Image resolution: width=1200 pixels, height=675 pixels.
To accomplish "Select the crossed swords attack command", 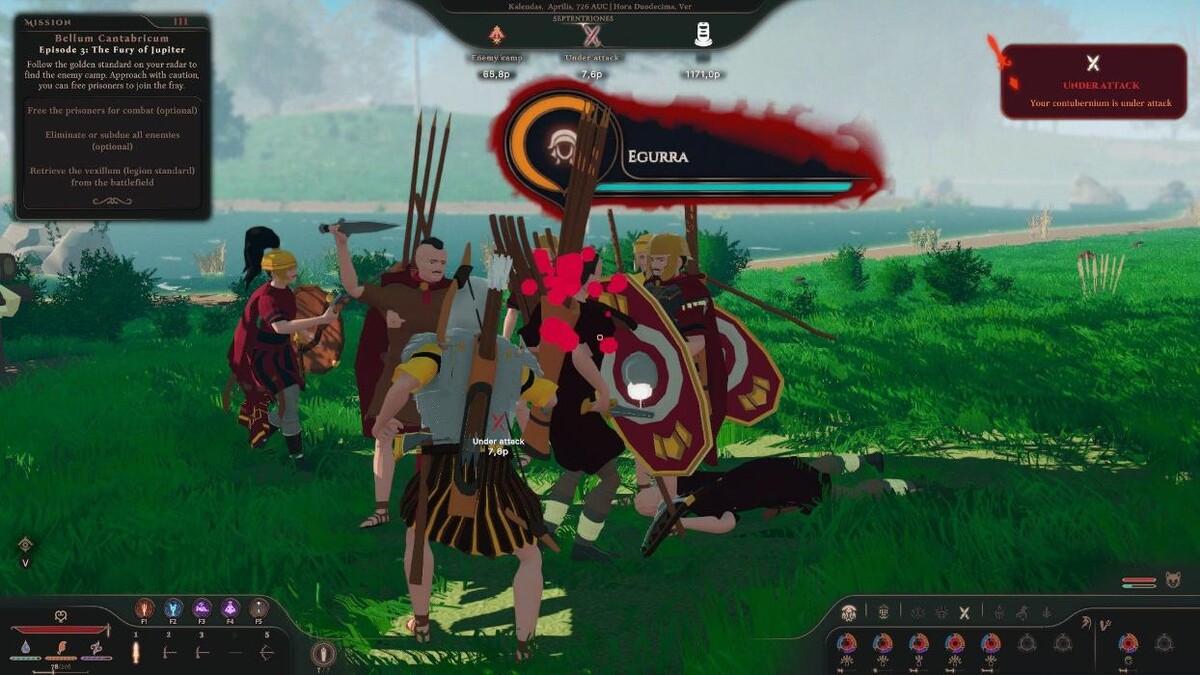I will (x=965, y=613).
